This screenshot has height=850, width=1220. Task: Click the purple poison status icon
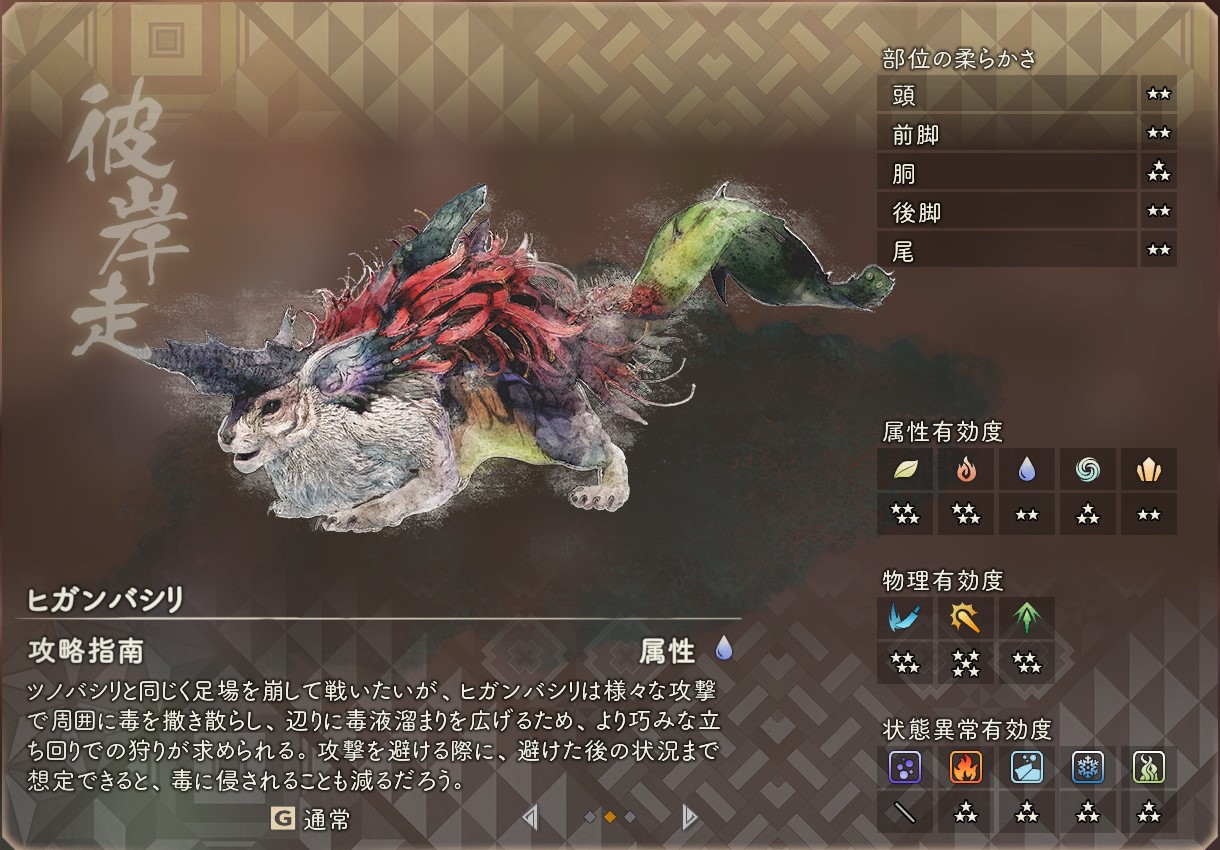point(905,767)
